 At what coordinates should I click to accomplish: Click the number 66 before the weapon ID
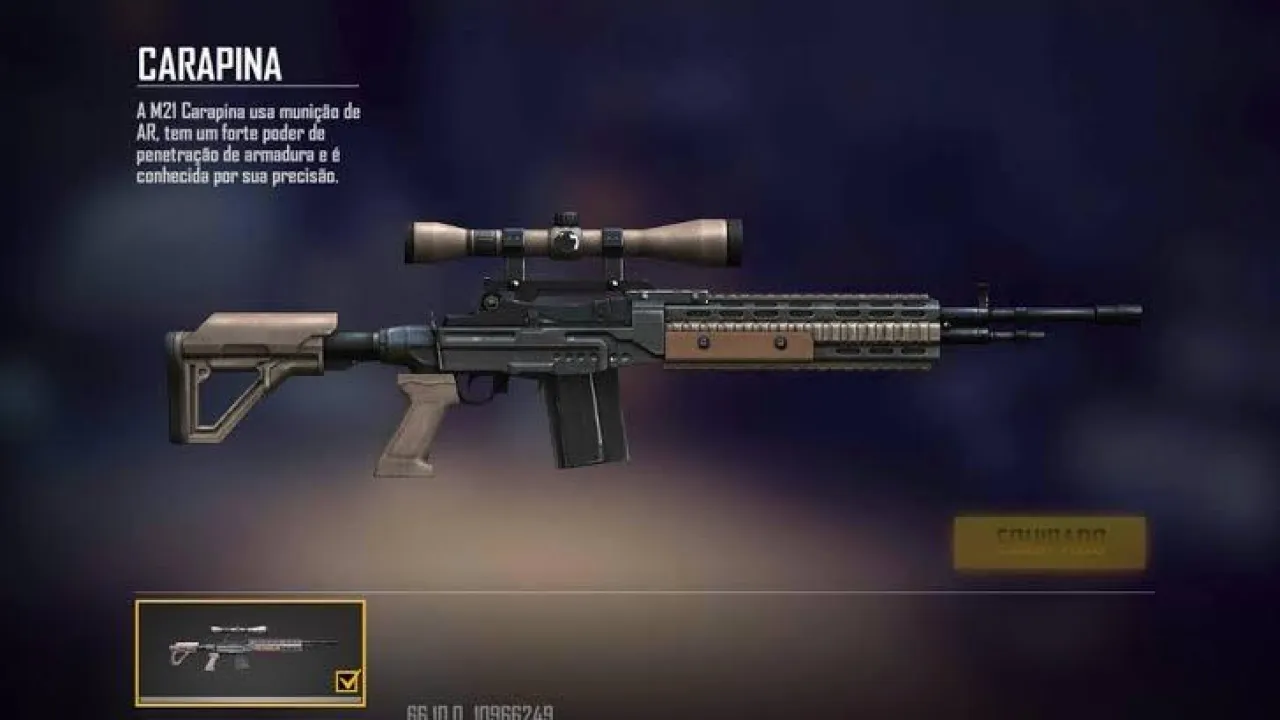(418, 711)
